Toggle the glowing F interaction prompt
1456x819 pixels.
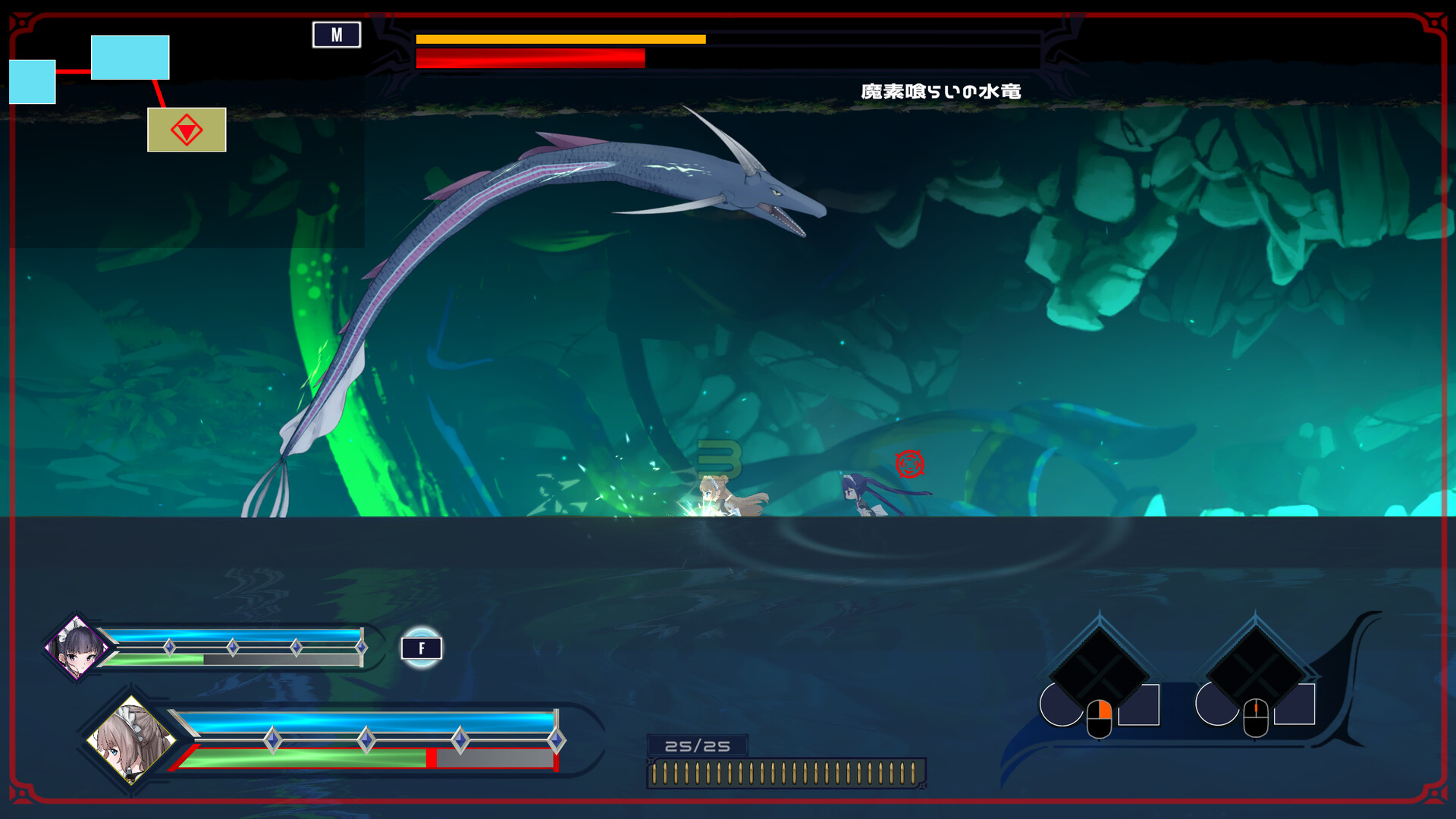click(x=421, y=648)
